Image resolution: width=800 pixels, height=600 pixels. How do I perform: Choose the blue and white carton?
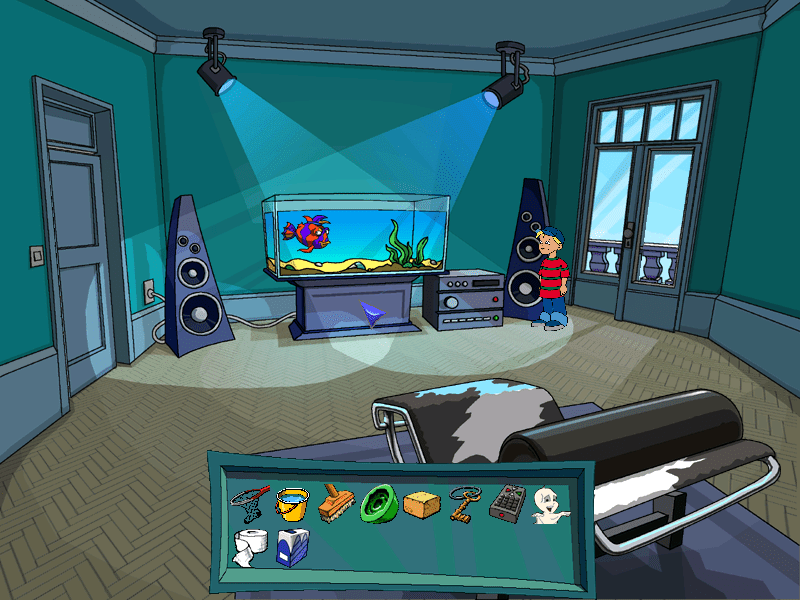pyautogui.click(x=293, y=548)
